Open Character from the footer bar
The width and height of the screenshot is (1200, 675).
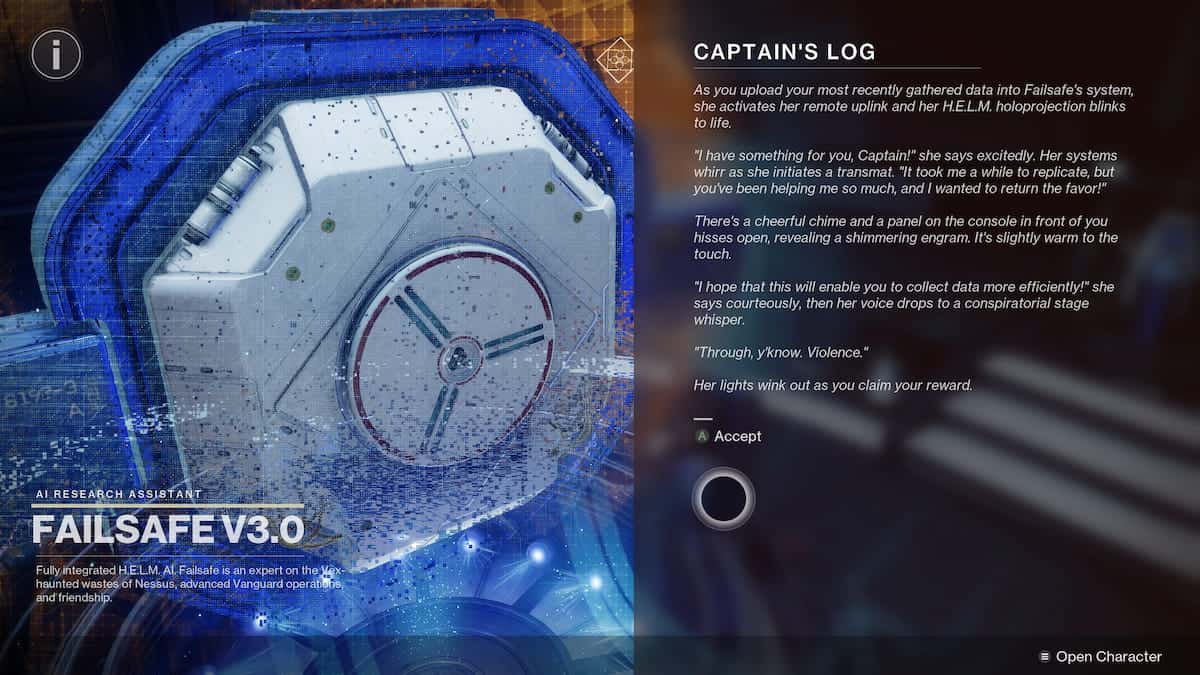[x=1100, y=657]
